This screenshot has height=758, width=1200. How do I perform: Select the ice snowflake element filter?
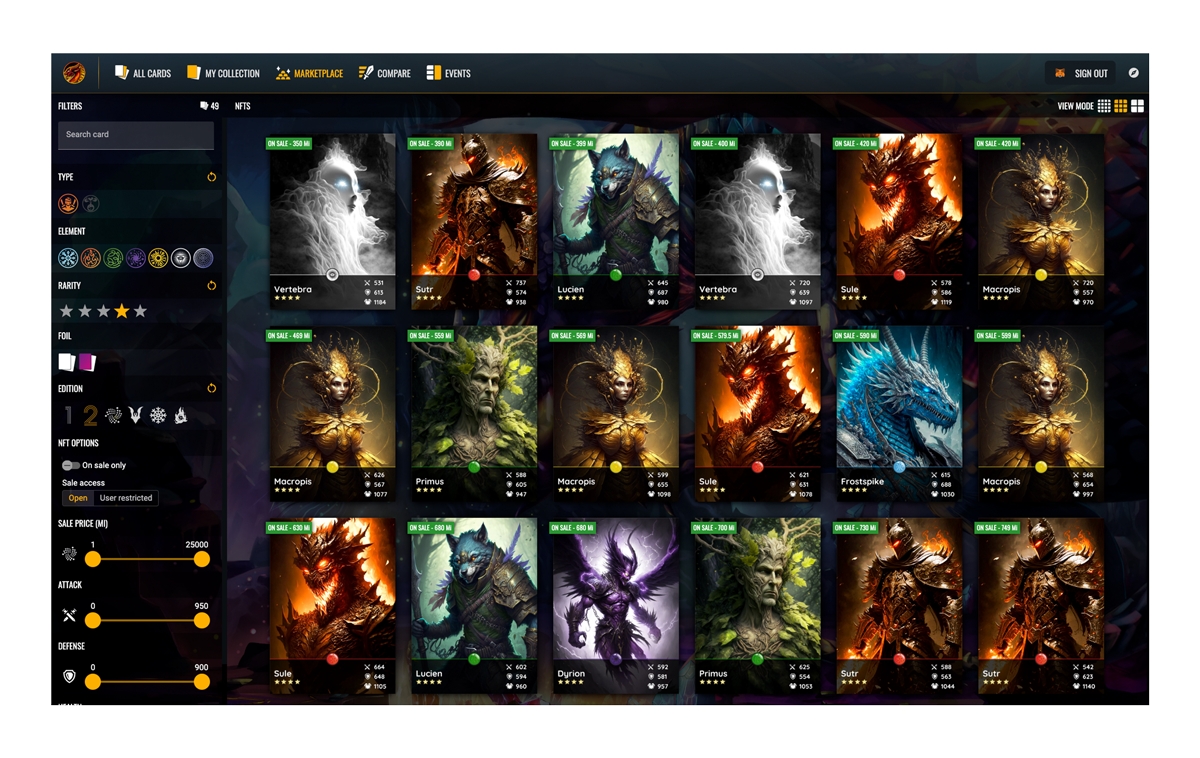68,258
